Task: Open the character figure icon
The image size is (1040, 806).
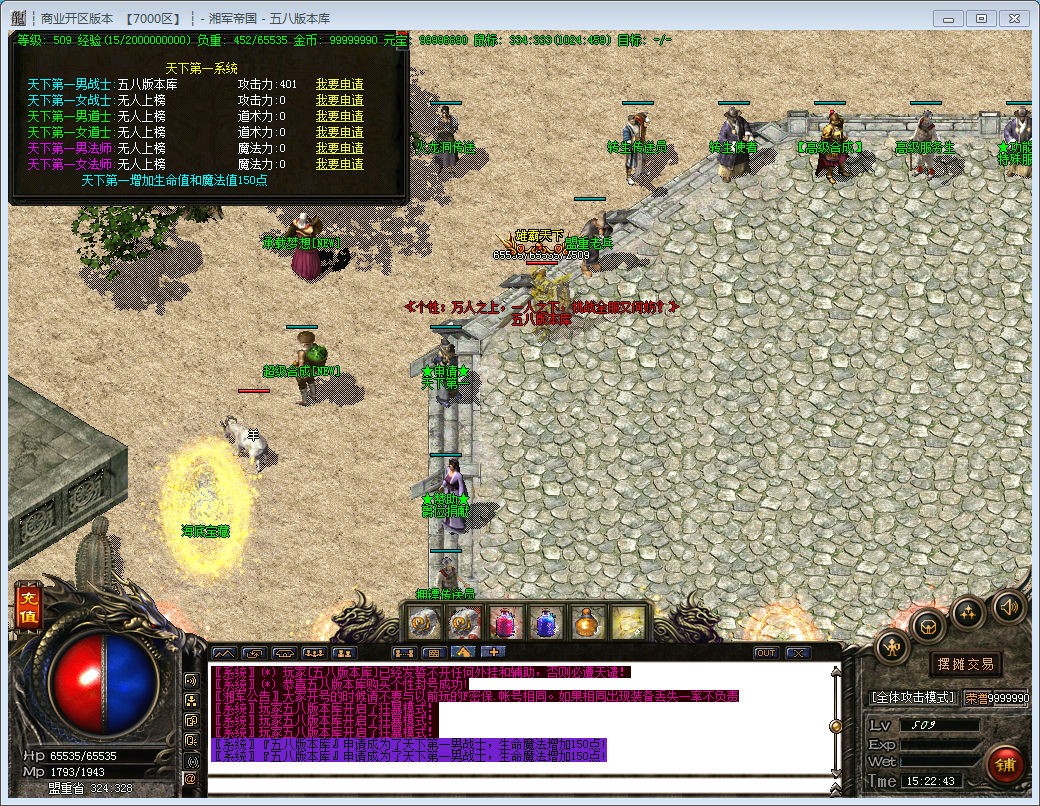Action: tap(892, 647)
